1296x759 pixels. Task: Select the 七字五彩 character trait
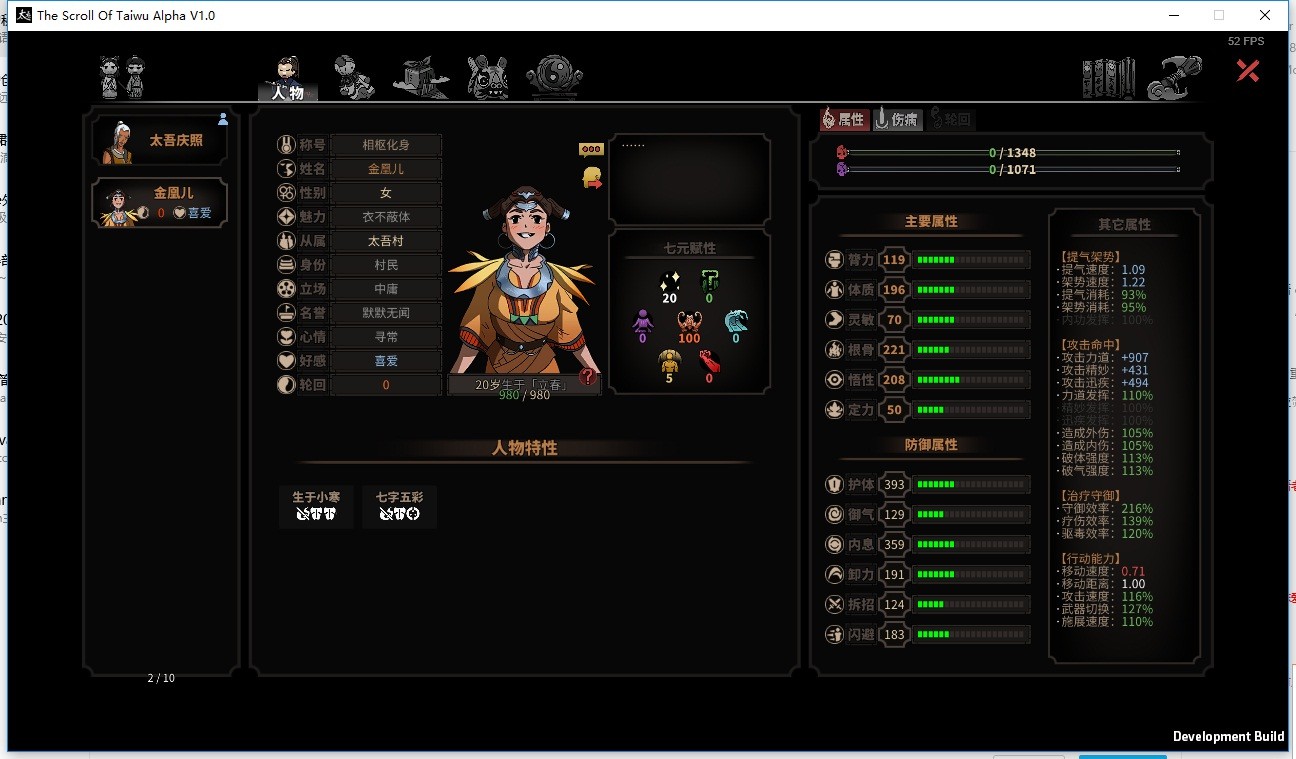[x=400, y=507]
